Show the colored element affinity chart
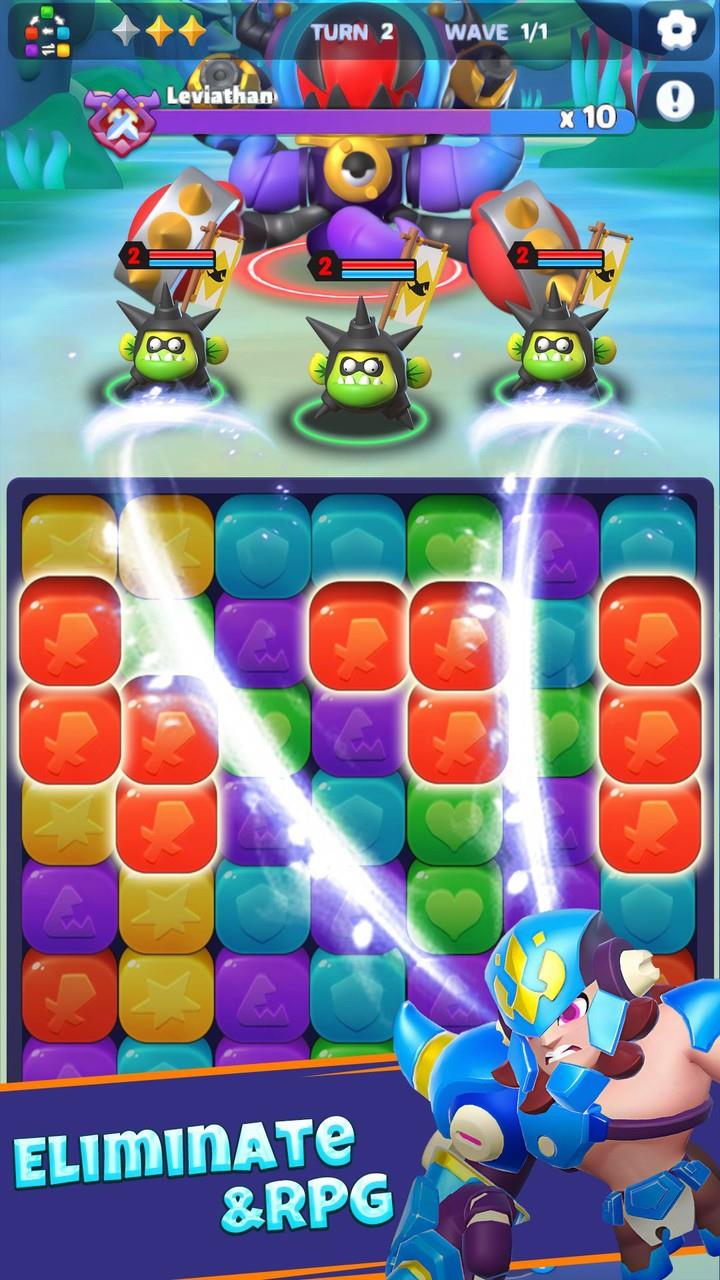 [x=48, y=32]
